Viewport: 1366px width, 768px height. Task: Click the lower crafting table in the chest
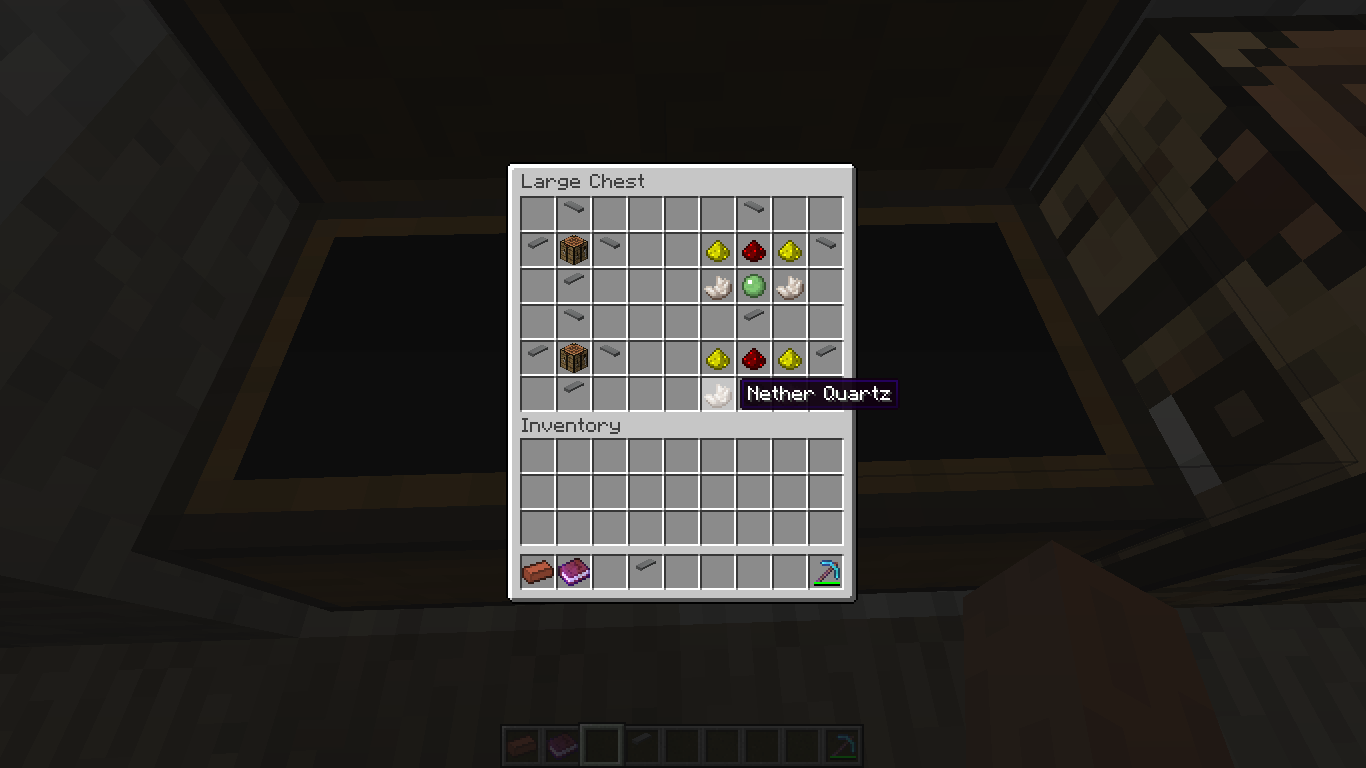[x=573, y=358]
